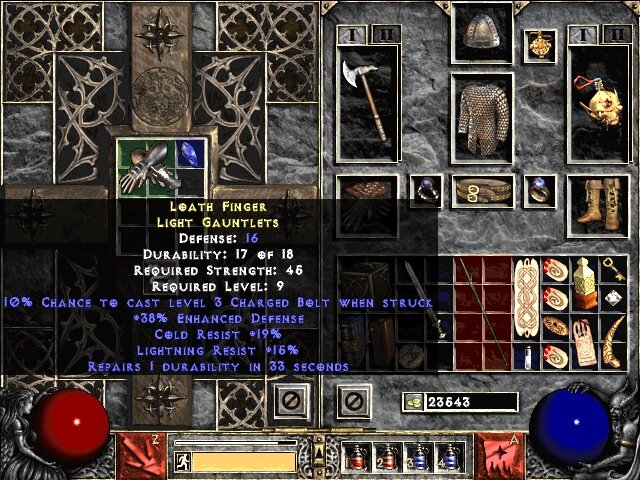Toggle the run/walk button
The height and width of the screenshot is (480, 640).
(x=181, y=461)
